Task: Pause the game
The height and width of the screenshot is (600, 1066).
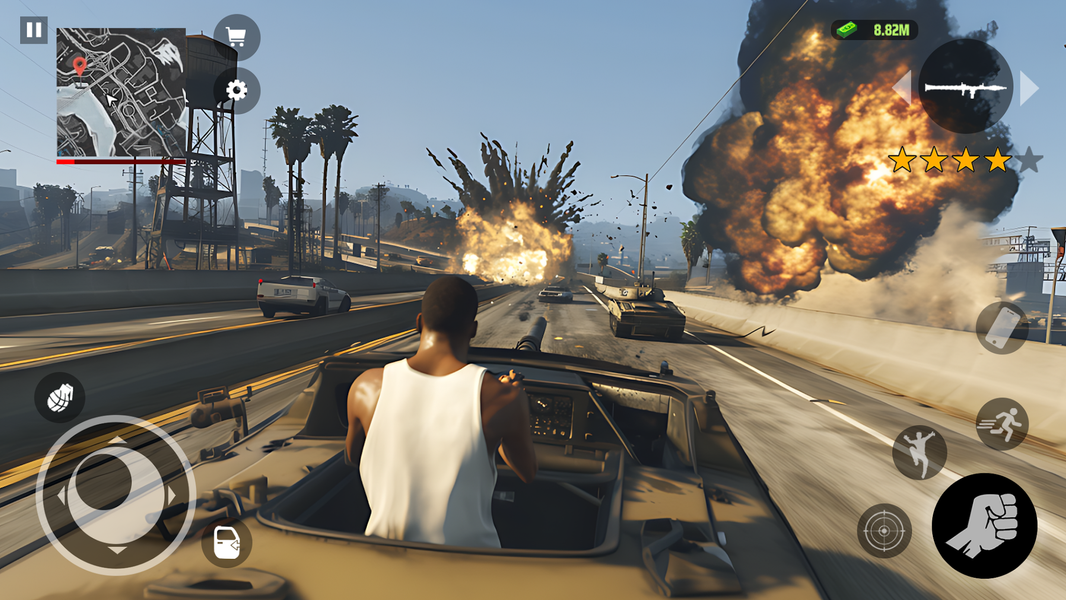Action: pyautogui.click(x=34, y=30)
